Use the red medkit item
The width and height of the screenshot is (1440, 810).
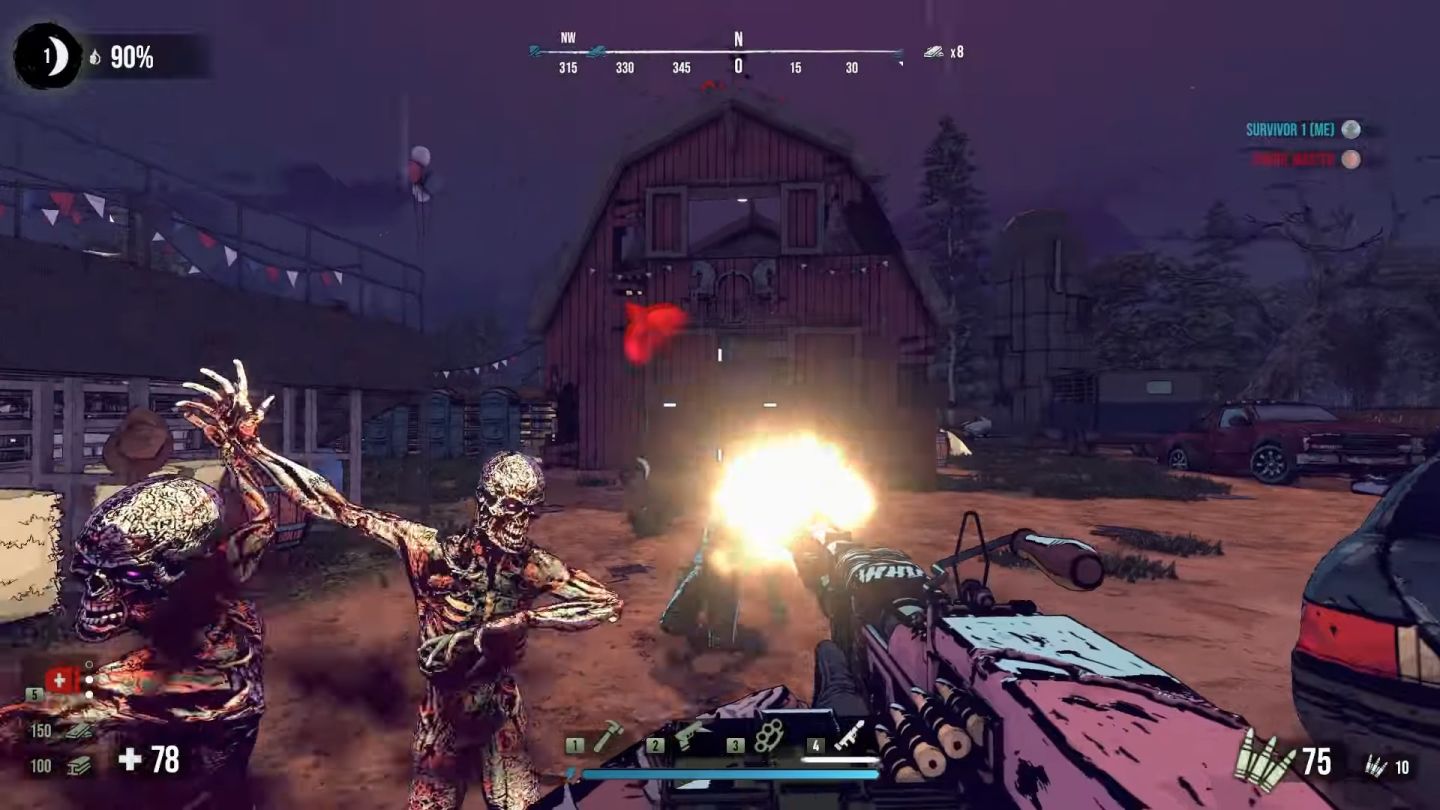[61, 681]
